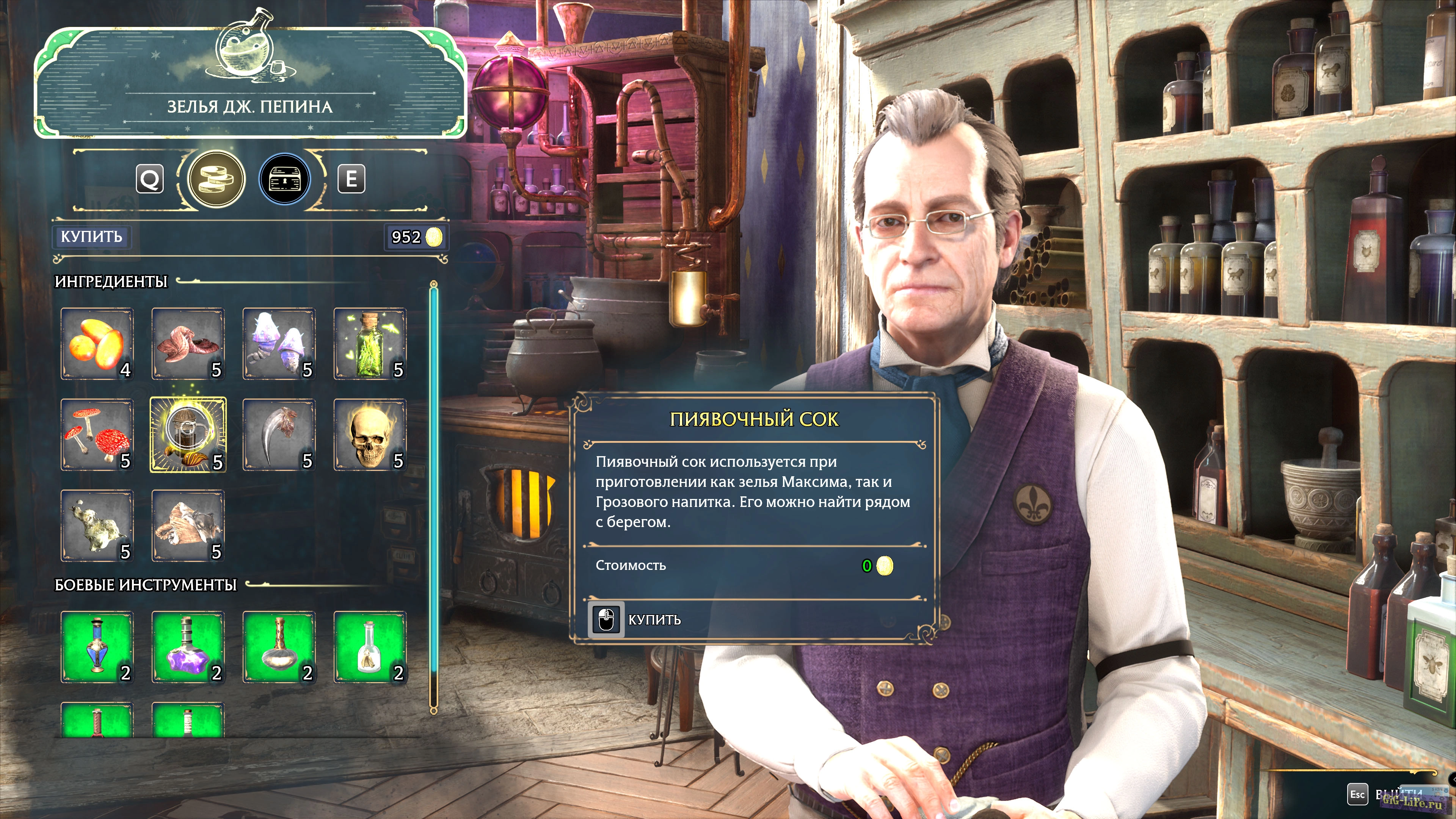Choose the Mongrel fur ingredient
1456x819 pixels.
tap(188, 526)
